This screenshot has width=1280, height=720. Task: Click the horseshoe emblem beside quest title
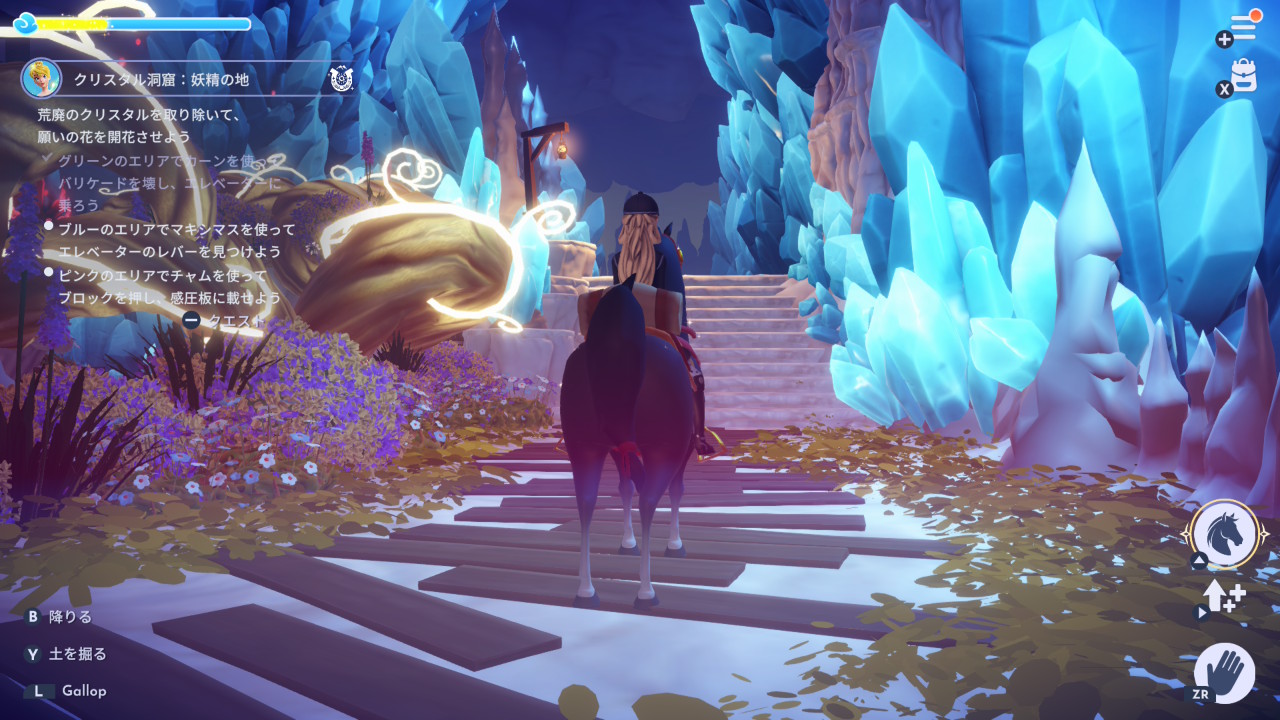341,79
